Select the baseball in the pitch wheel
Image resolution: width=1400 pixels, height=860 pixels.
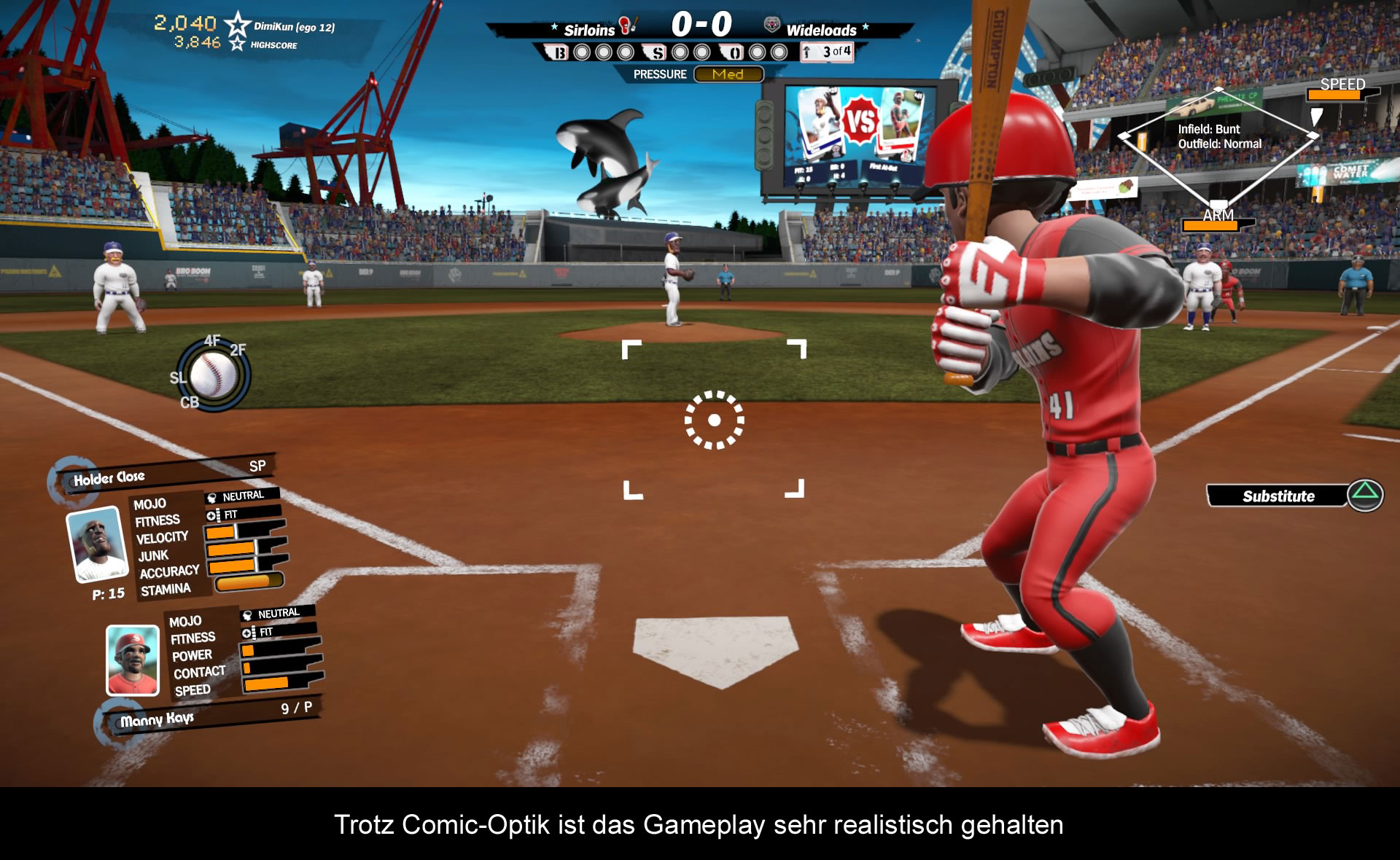point(213,375)
